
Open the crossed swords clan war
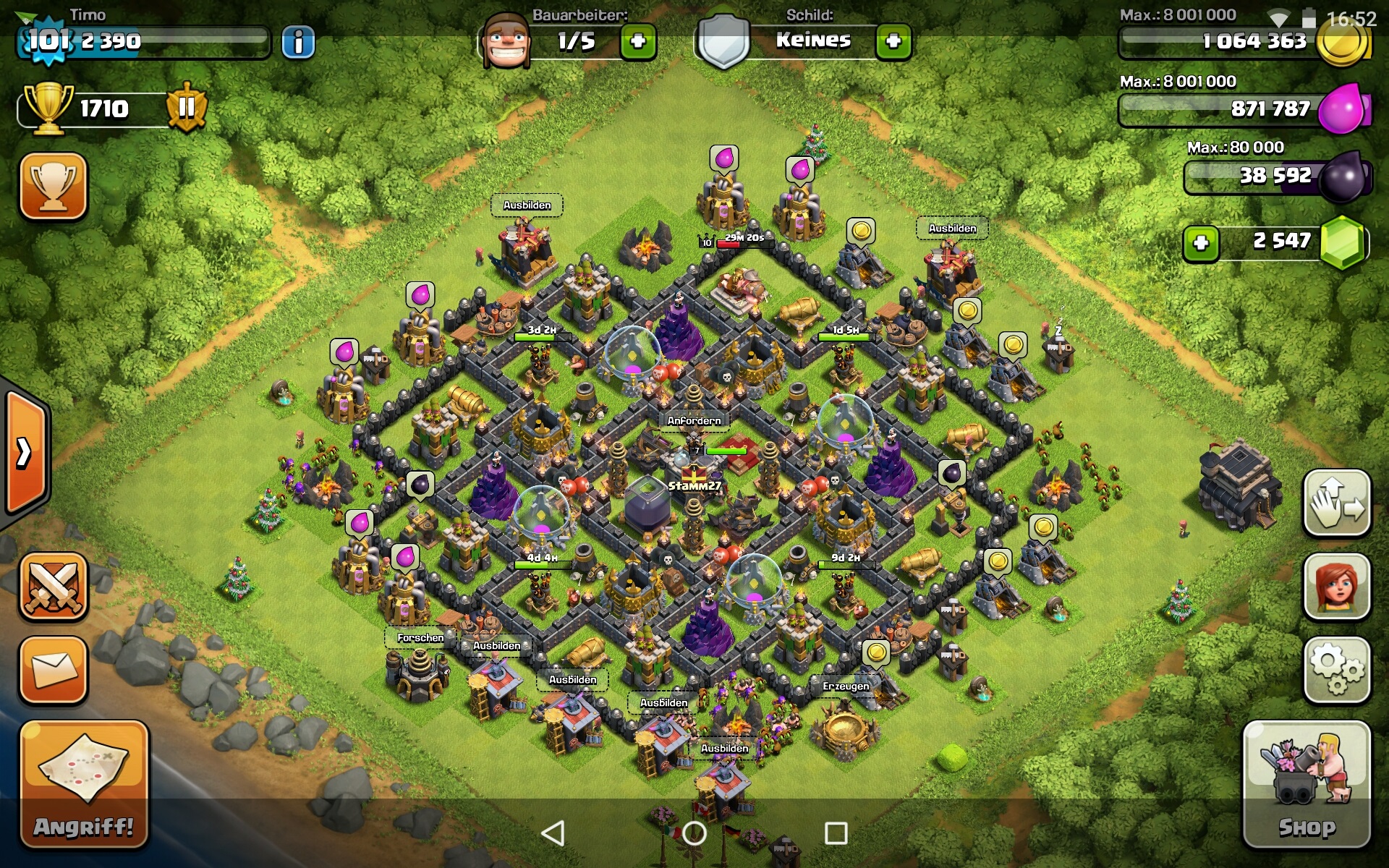tap(54, 586)
